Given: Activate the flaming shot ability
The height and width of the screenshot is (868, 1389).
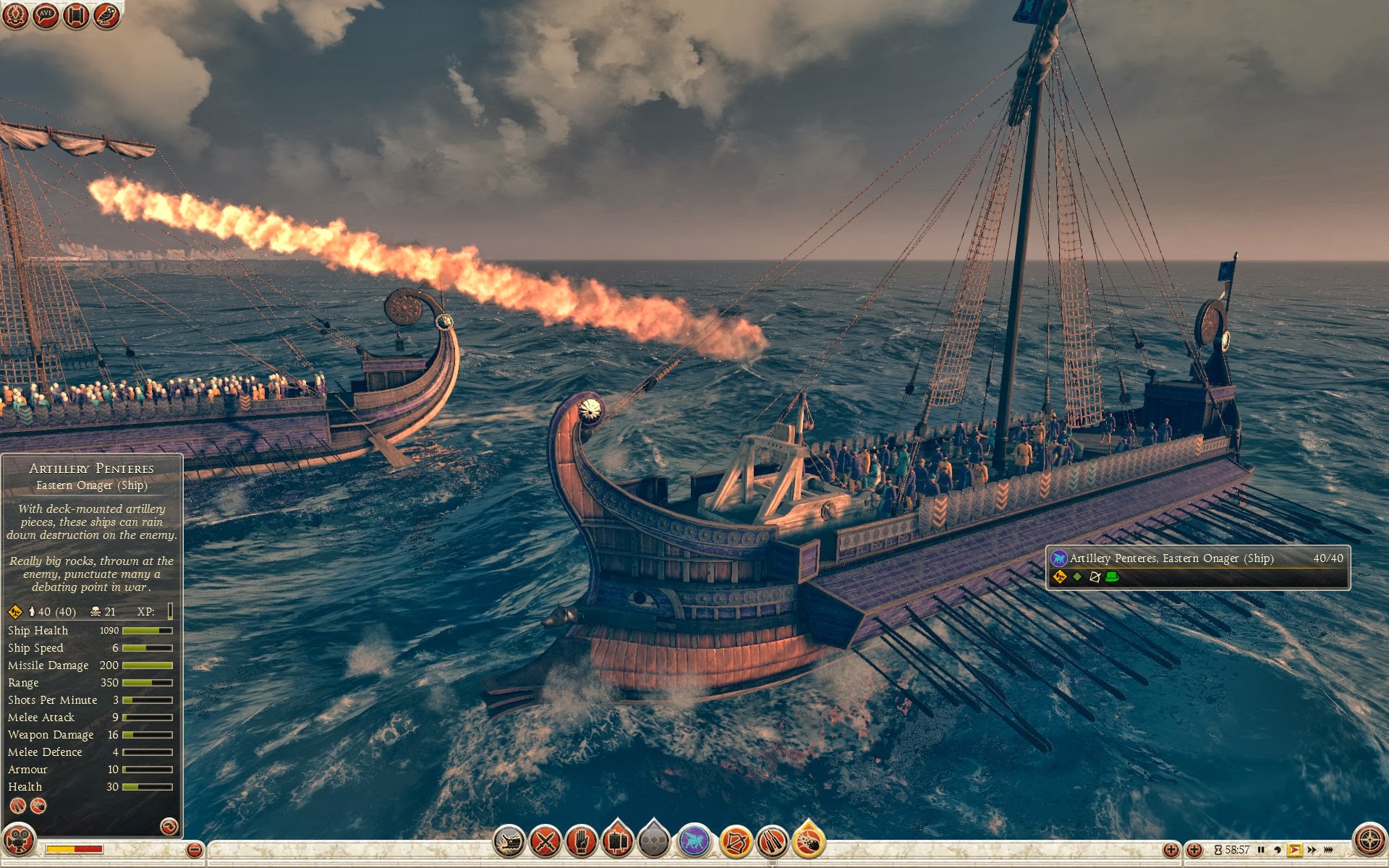Looking at the screenshot, I should [809, 841].
